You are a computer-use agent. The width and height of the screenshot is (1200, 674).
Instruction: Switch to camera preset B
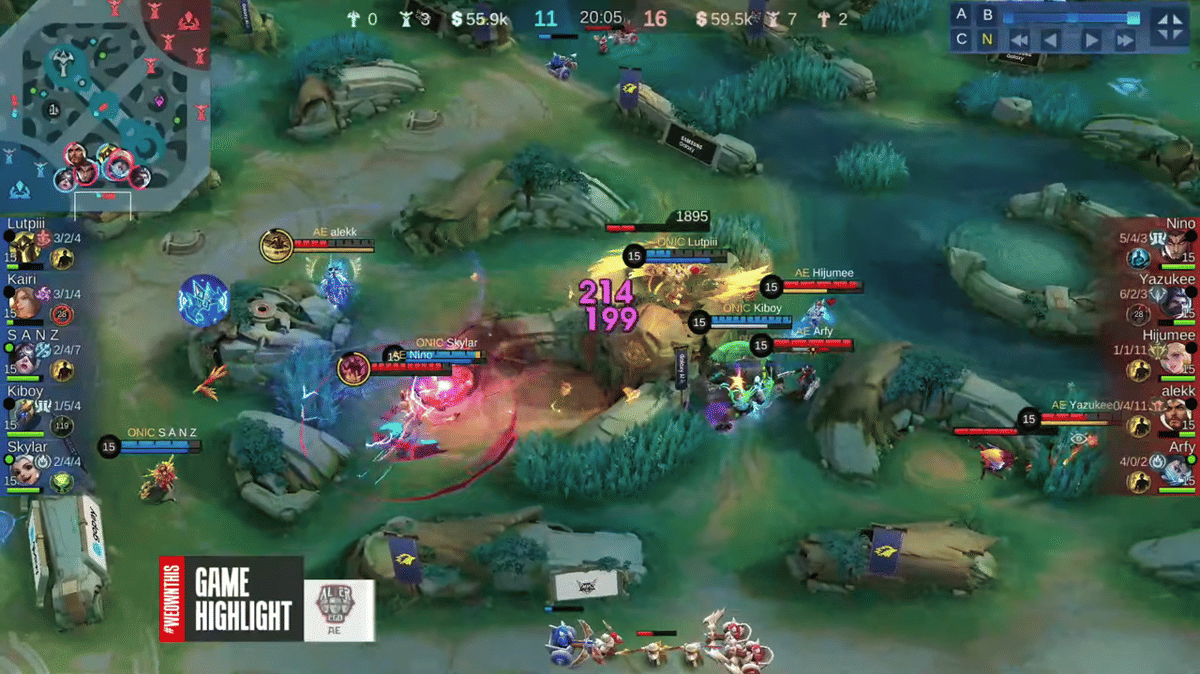pyautogui.click(x=988, y=15)
